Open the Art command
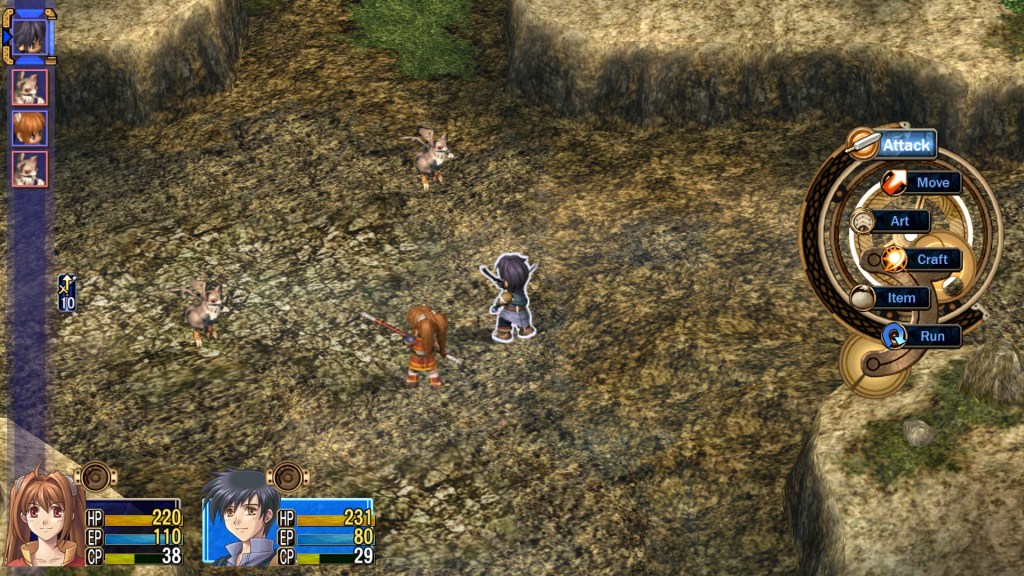 899,221
